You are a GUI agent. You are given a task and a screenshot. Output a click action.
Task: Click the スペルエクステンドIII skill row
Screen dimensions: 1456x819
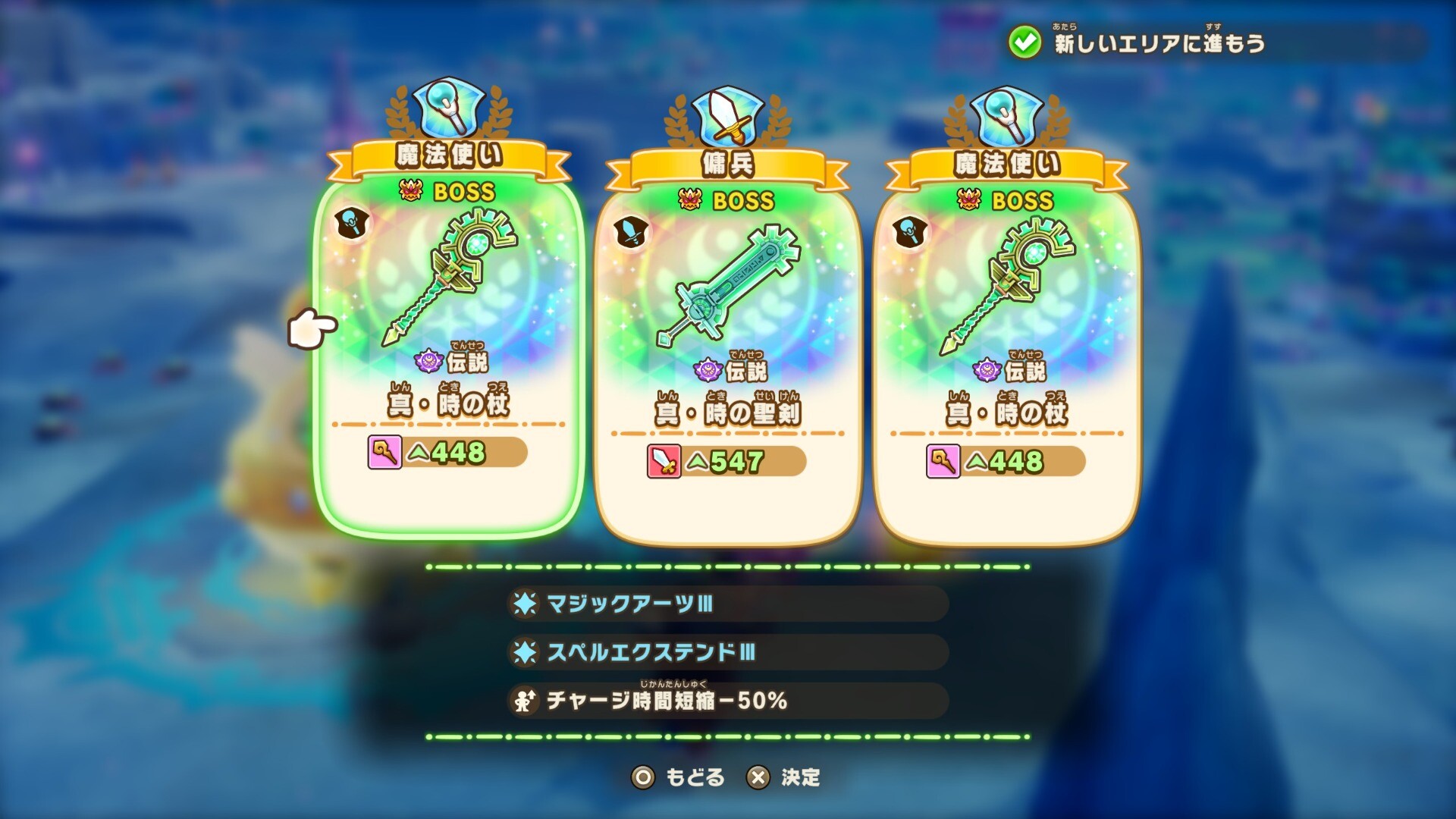click(x=726, y=652)
